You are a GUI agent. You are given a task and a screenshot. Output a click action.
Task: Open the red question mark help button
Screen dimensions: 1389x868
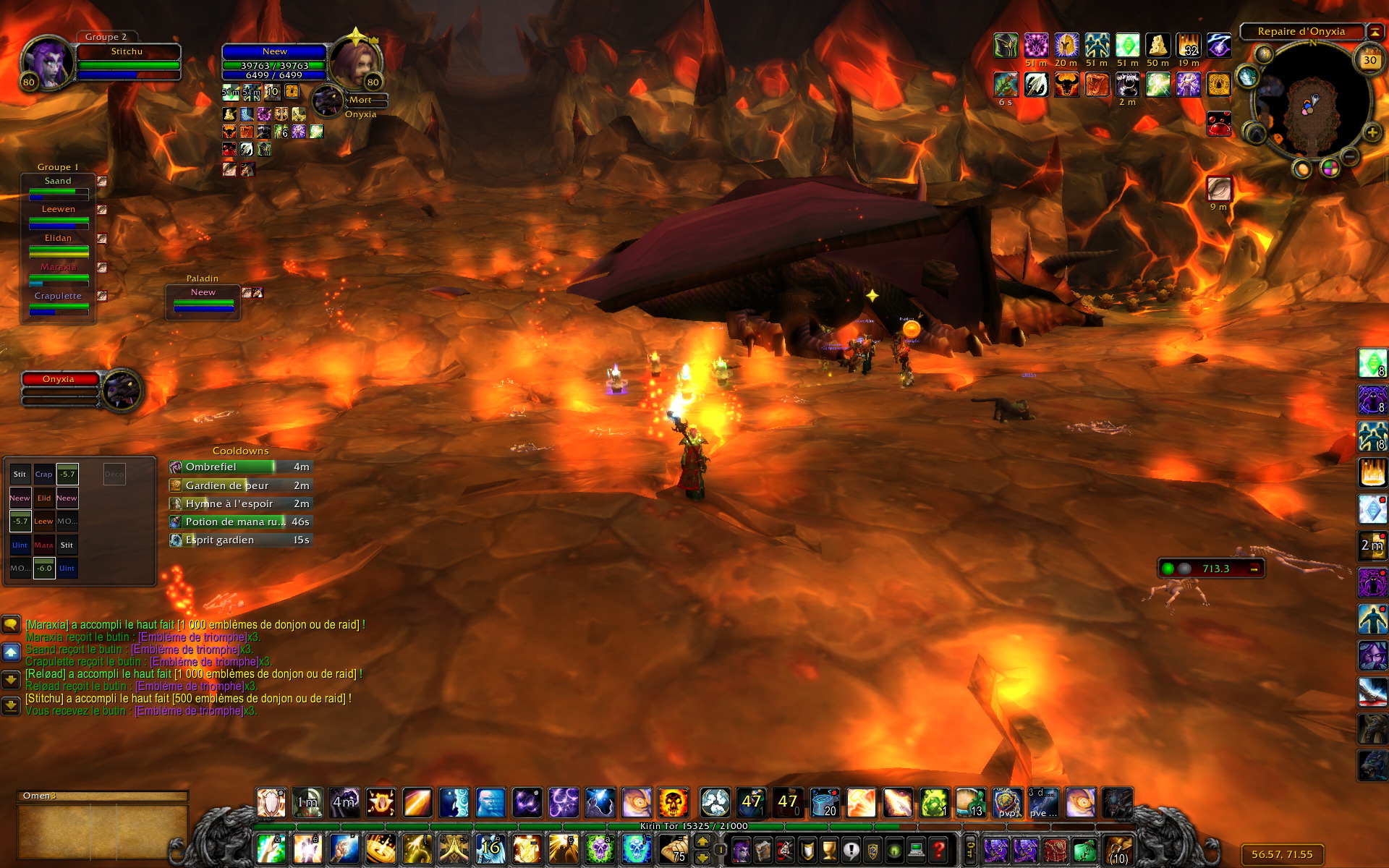click(x=938, y=850)
